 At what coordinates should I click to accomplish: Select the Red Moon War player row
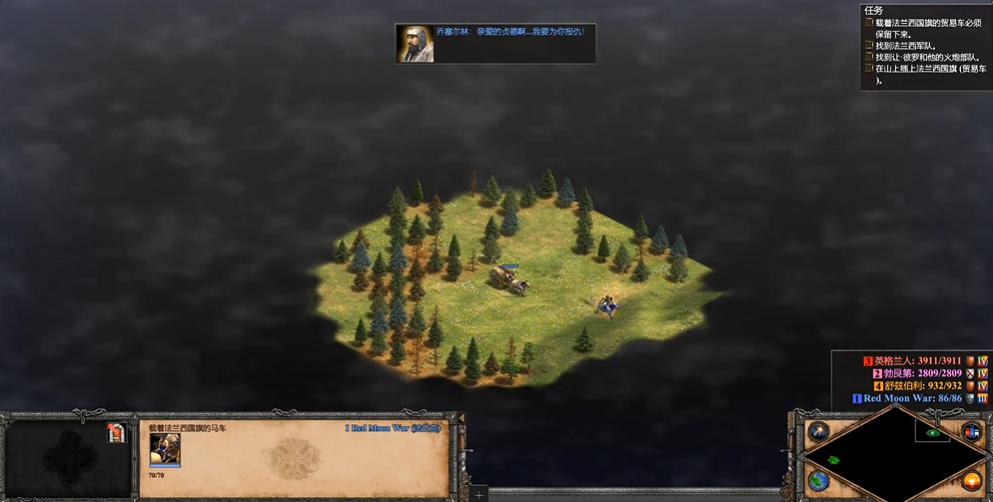tap(912, 398)
